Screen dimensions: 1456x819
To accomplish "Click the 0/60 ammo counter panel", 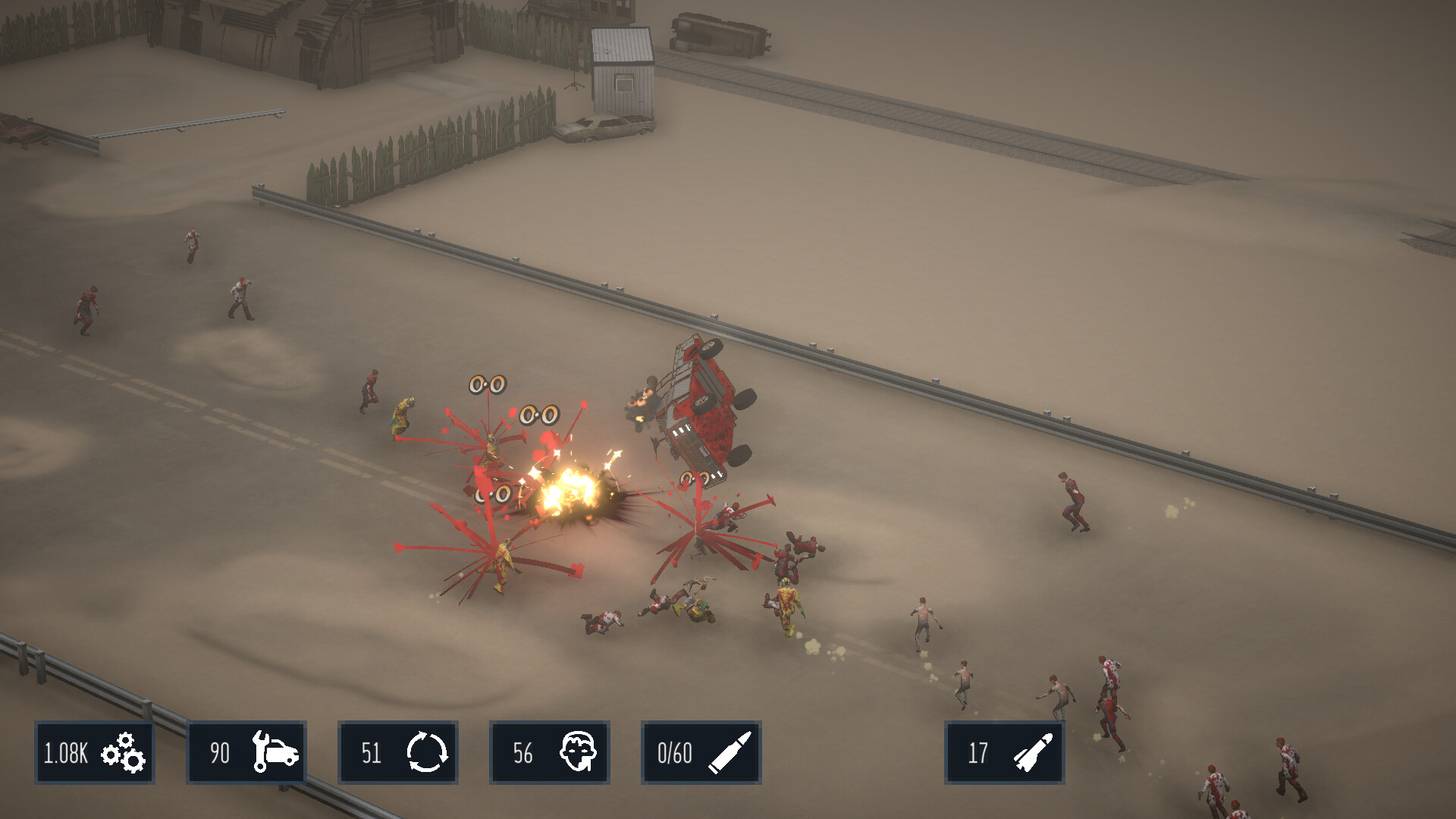I will (x=701, y=753).
